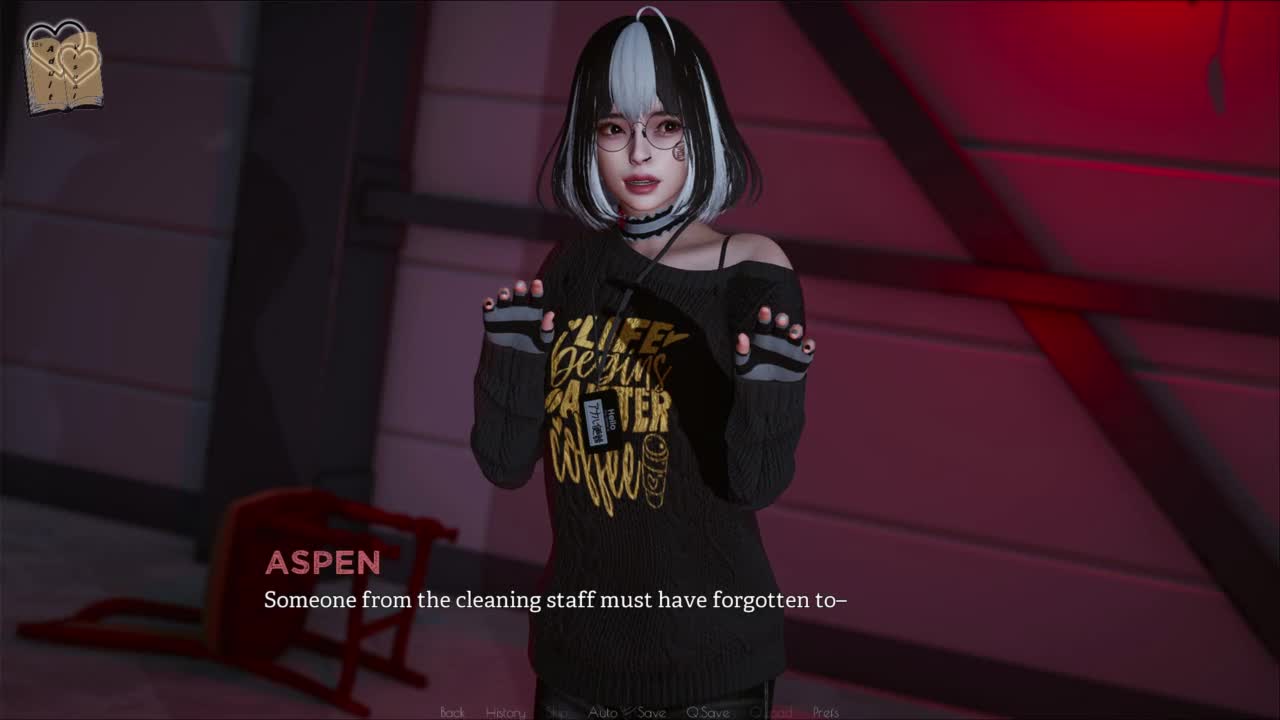Toggle Skip mode in the quick menu
Screen dimensions: 1280x720
557,712
